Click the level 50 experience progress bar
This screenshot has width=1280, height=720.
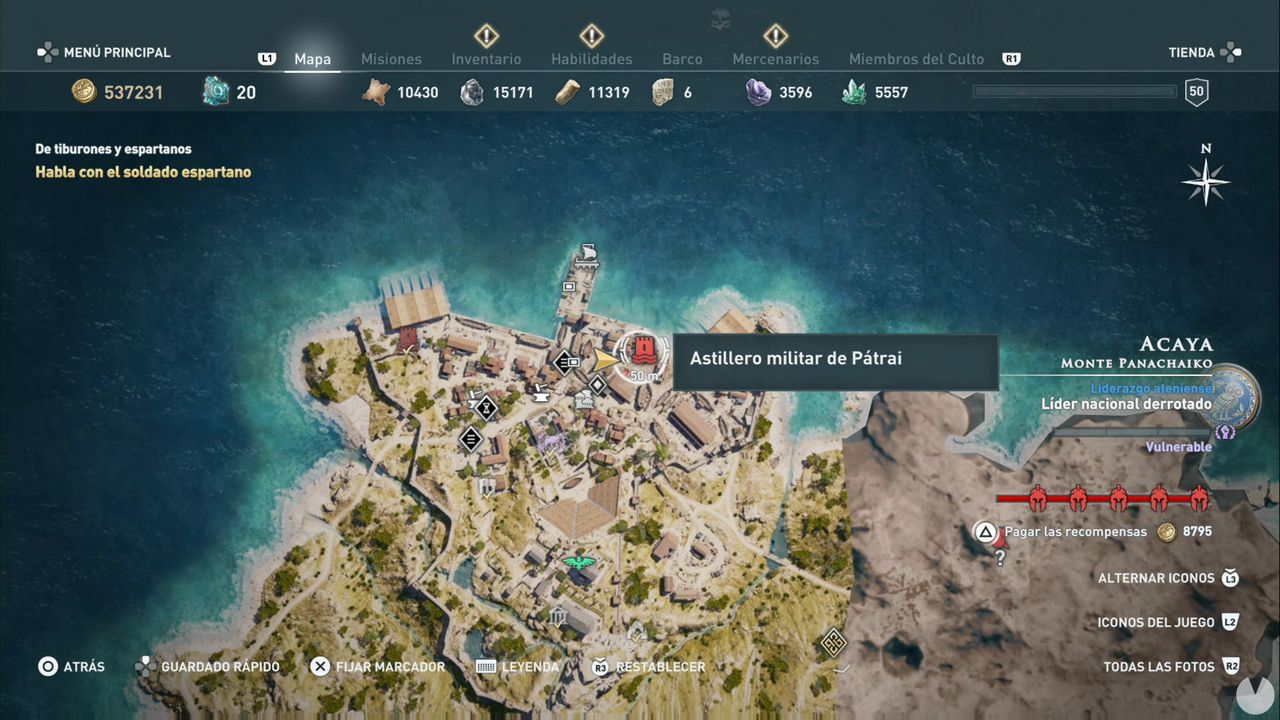1074,91
